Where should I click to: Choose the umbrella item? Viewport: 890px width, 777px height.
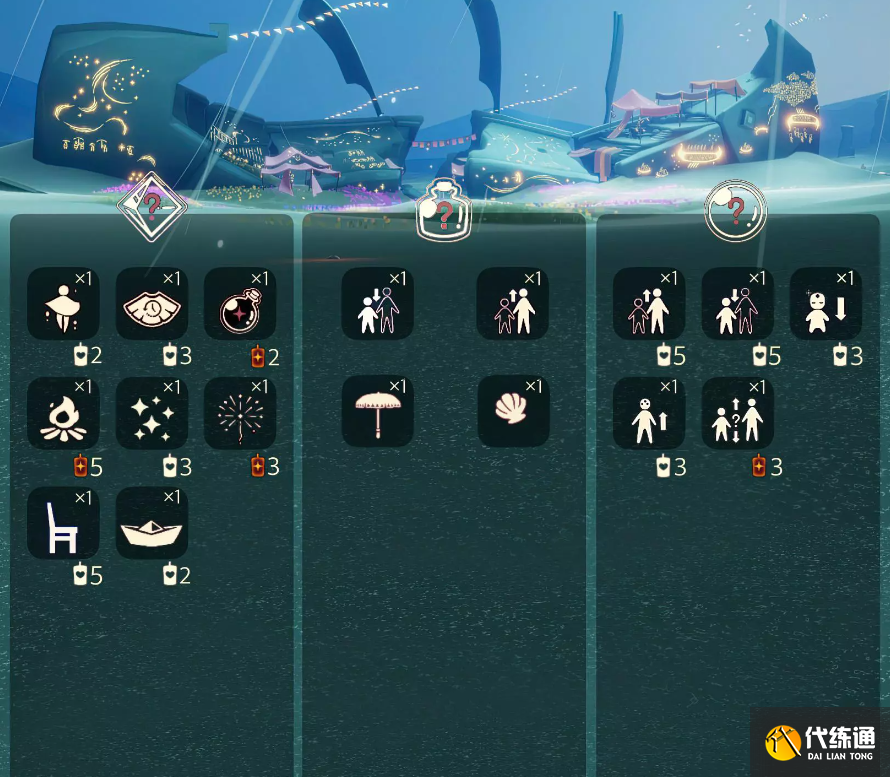click(378, 412)
